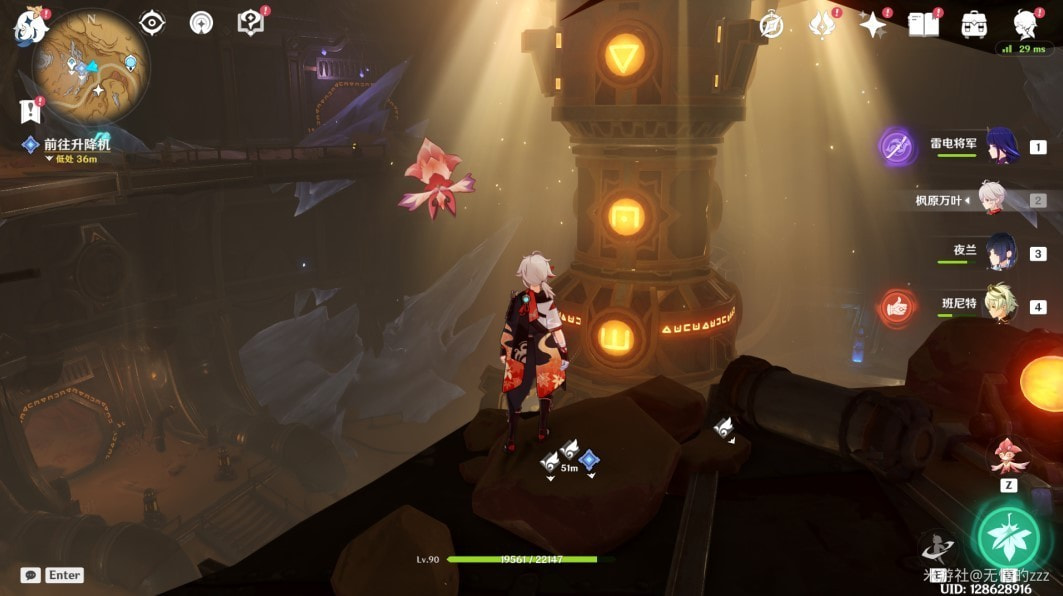Toggle the elemental sight eye icon
Screen dimensions: 1063x596
pyautogui.click(x=152, y=23)
